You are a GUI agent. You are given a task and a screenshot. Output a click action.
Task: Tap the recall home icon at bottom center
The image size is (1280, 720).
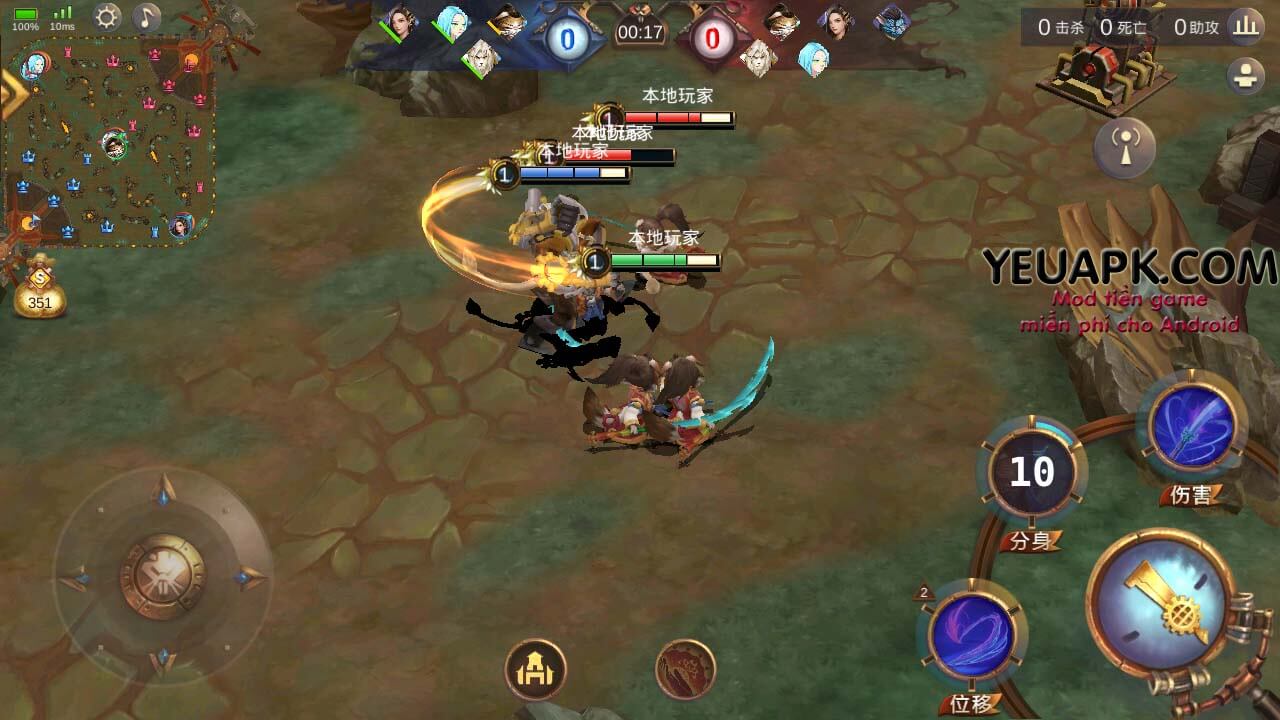pyautogui.click(x=538, y=668)
